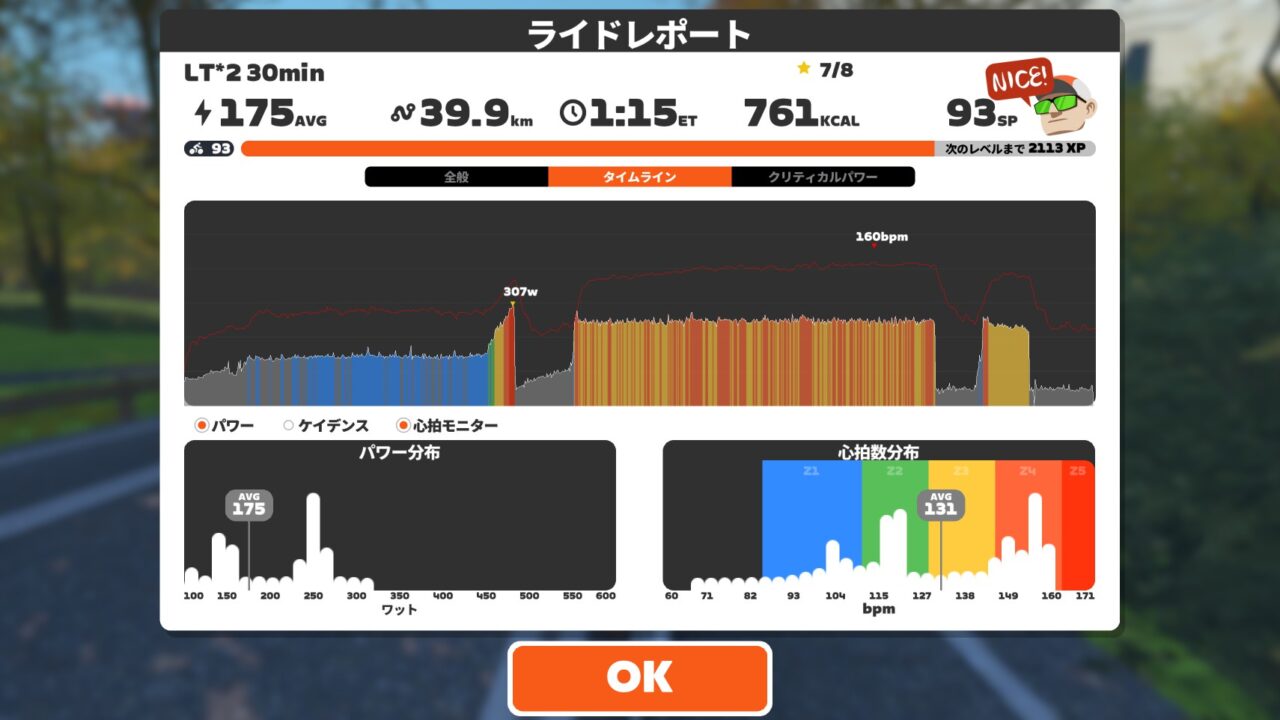The image size is (1280, 720).
Task: Open the クリティカルパワー tab
Action: [x=823, y=177]
